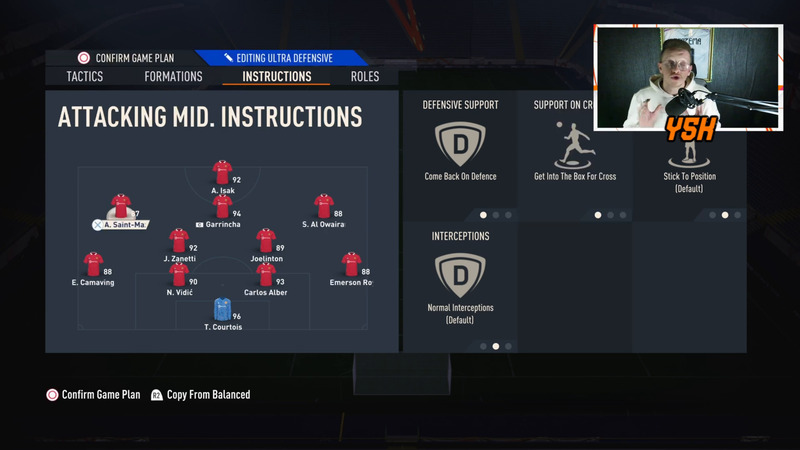Viewport: 800px width, 450px height.
Task: Go to the Roles tab
Action: 364,77
